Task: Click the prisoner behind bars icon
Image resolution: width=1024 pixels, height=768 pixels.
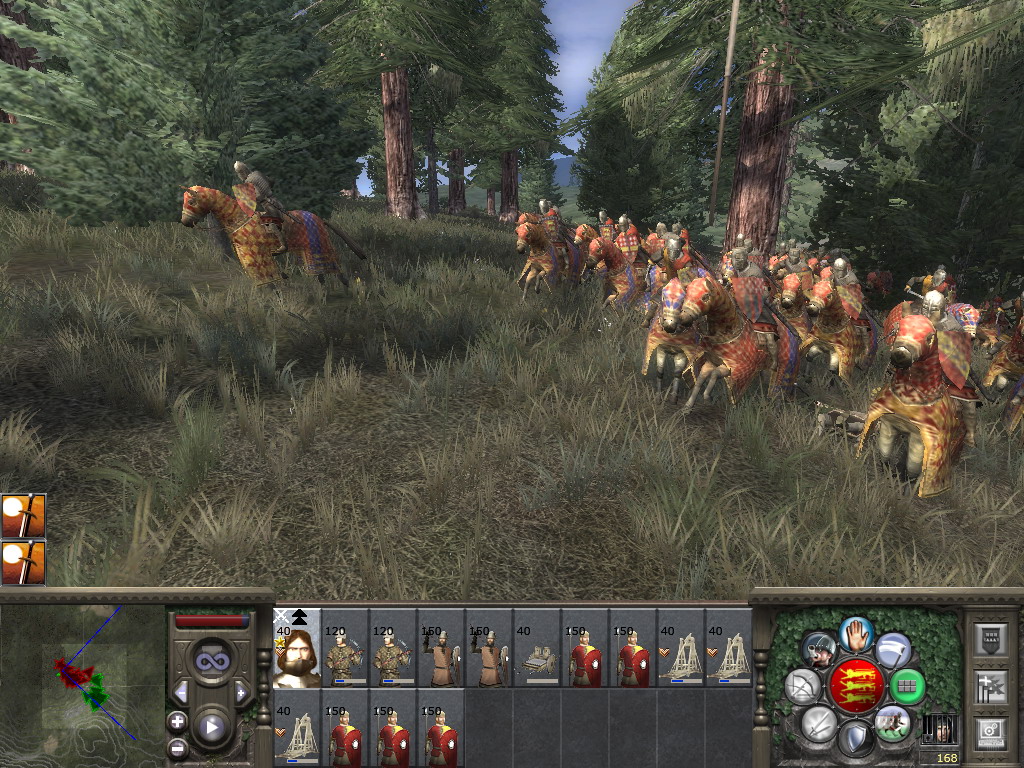Action: pyautogui.click(x=938, y=727)
